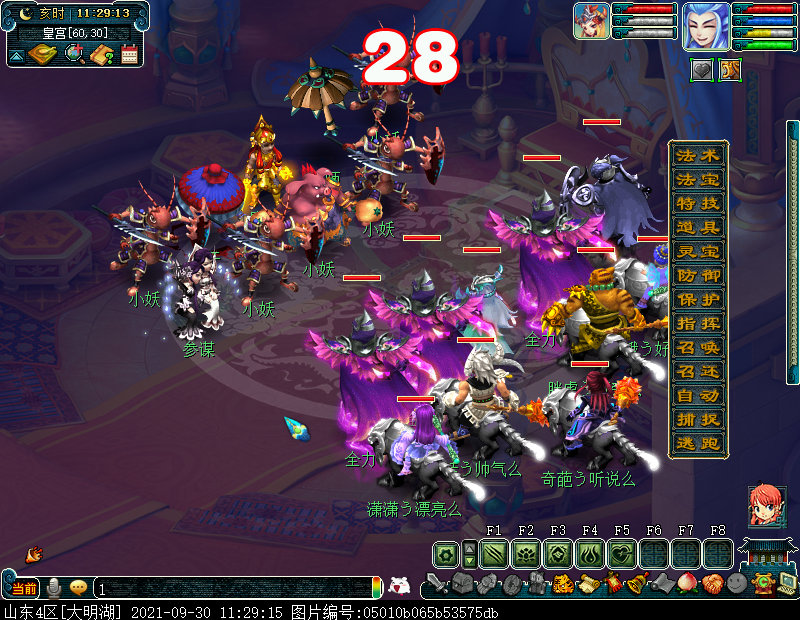The width and height of the screenshot is (800, 620).
Task: Select the horned pet portrait
Action: coord(592,21)
